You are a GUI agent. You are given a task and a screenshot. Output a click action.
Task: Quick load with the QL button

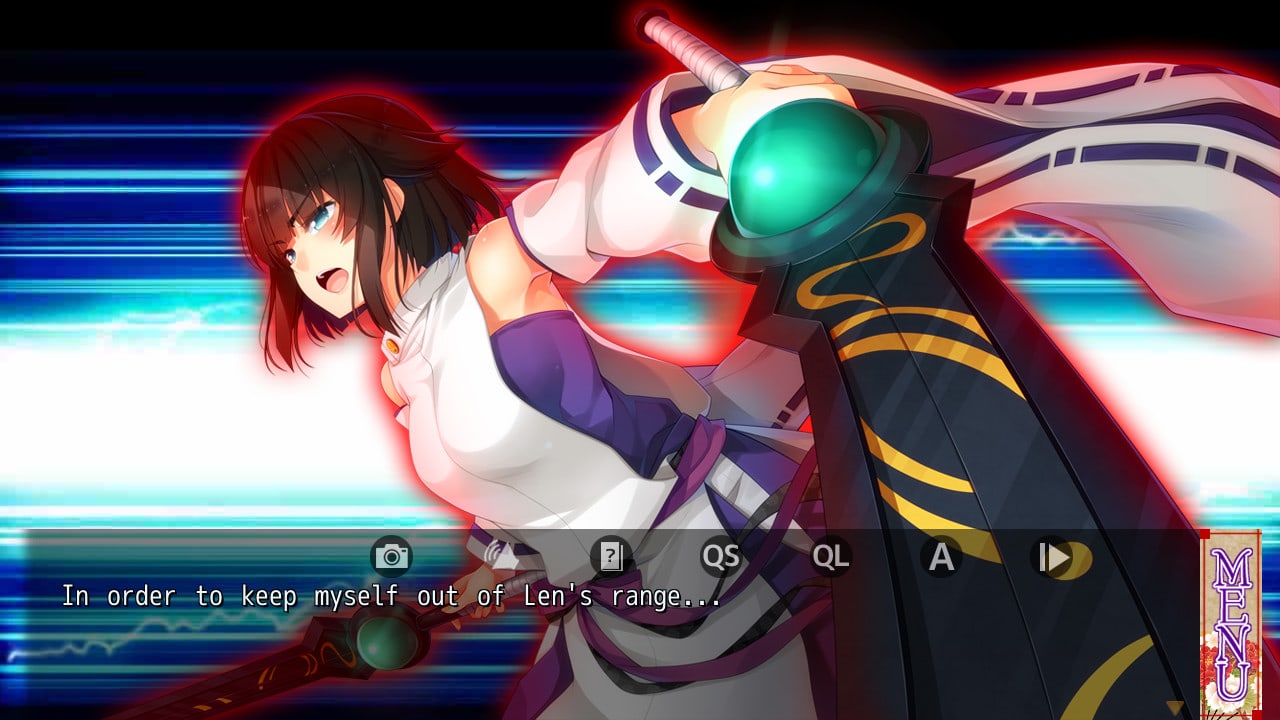pos(830,556)
